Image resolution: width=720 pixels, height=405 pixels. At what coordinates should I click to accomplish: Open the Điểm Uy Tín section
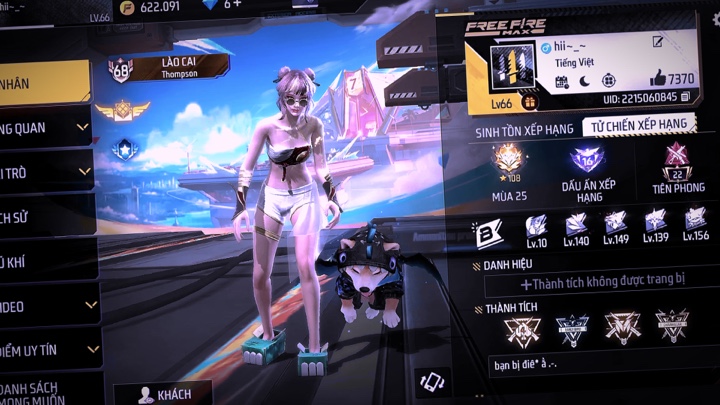(x=48, y=349)
